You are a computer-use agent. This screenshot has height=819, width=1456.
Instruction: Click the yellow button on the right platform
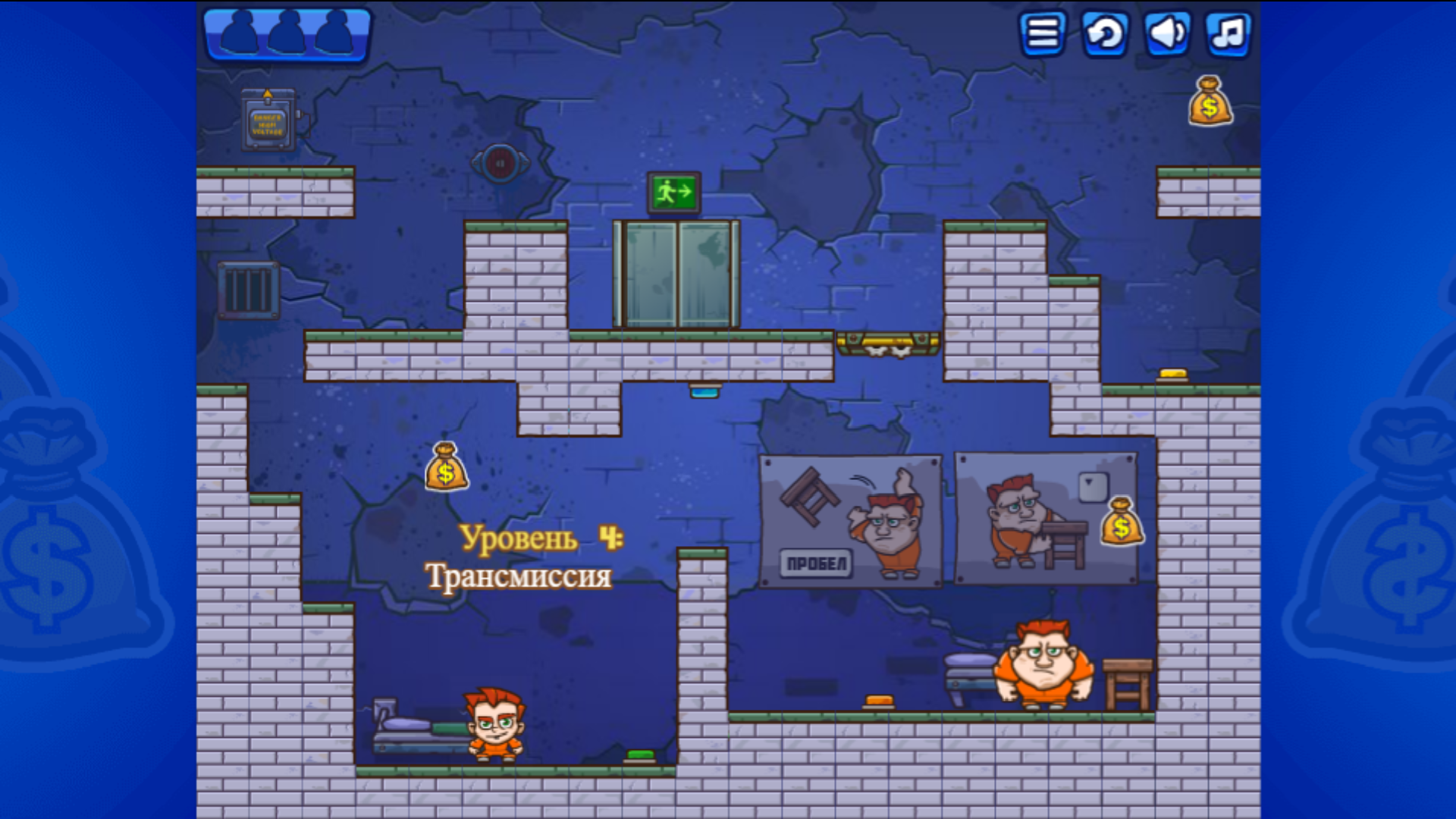click(1172, 372)
